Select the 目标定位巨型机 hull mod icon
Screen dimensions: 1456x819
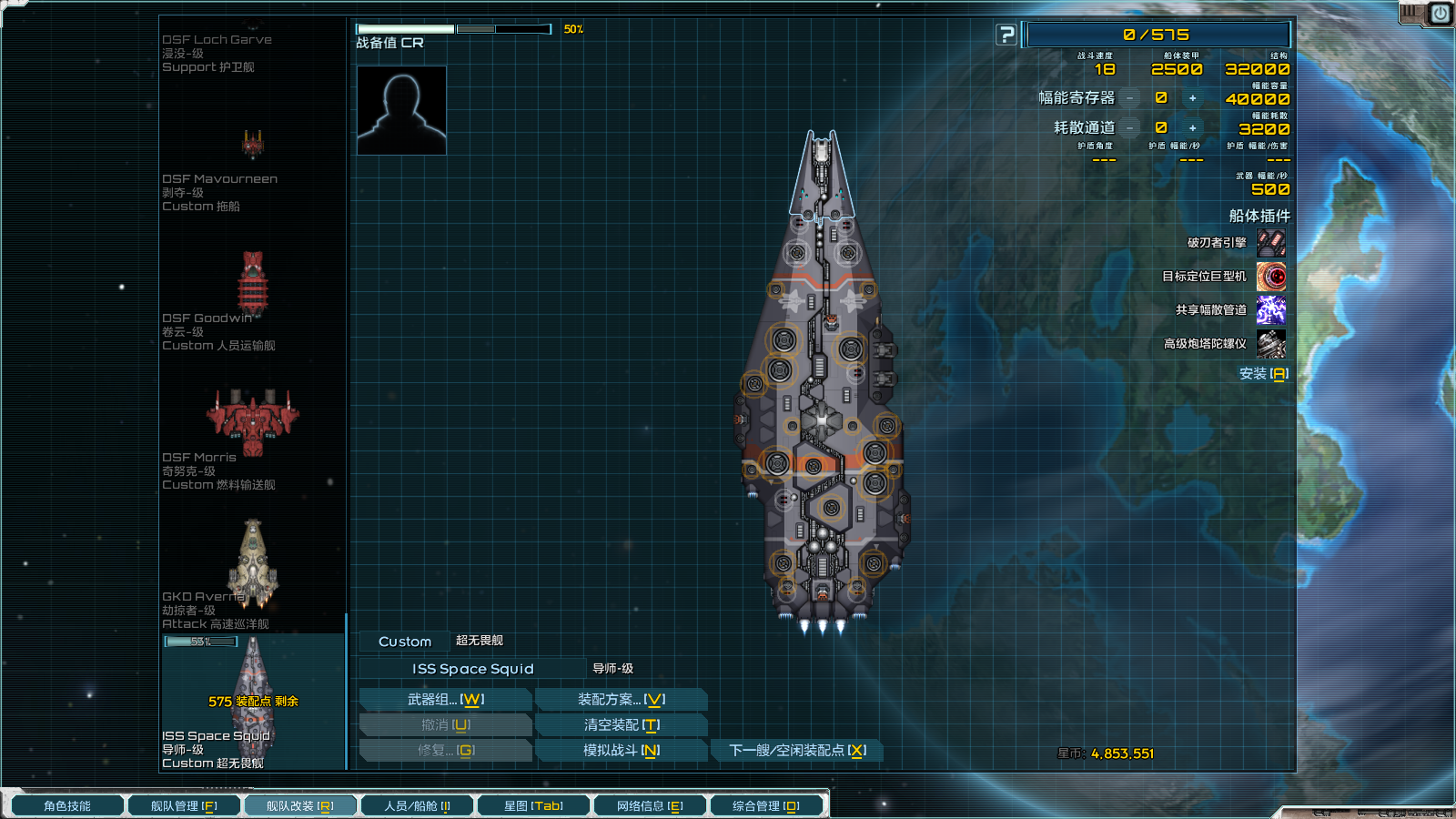[1271, 277]
